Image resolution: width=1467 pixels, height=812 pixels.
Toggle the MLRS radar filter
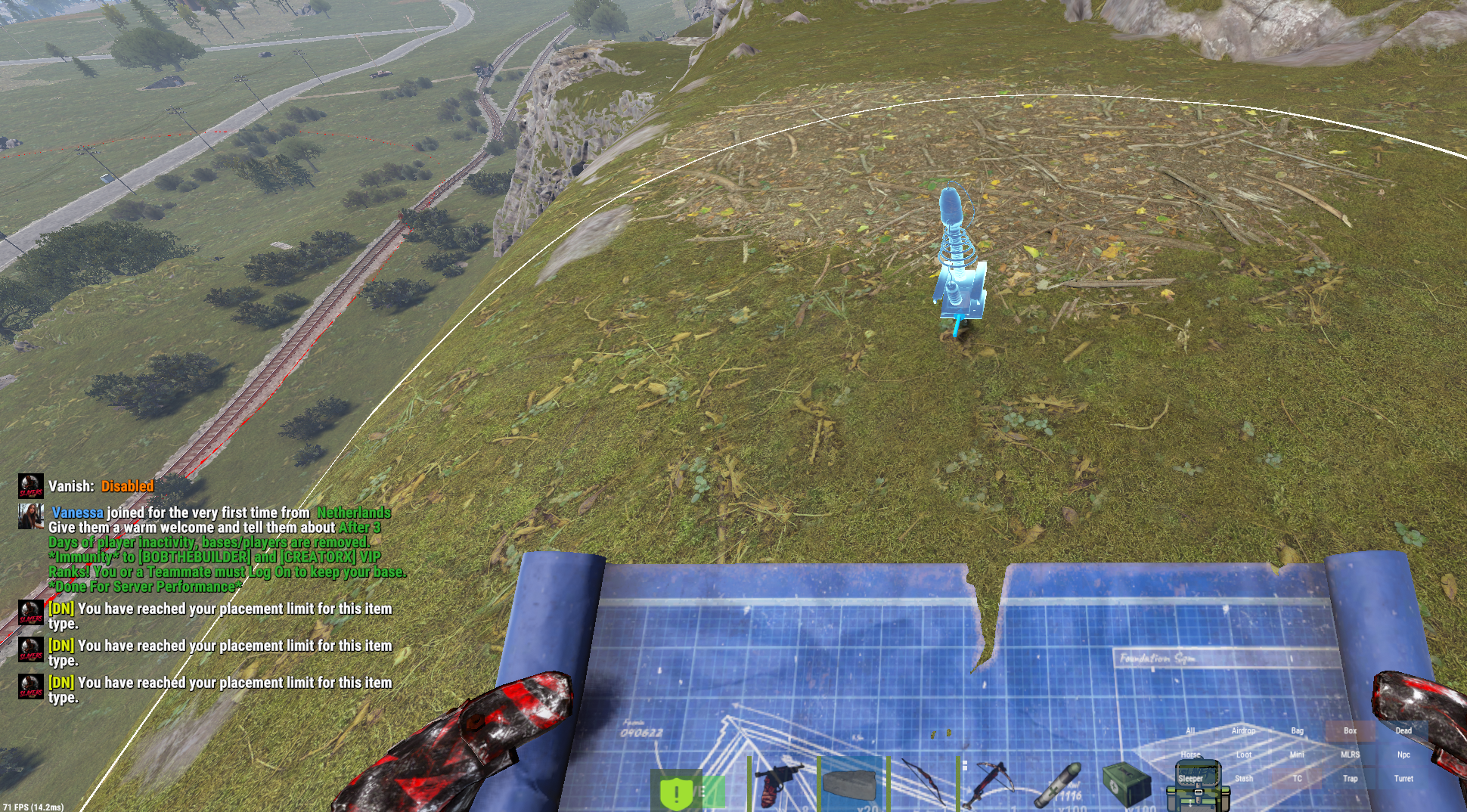1350,755
